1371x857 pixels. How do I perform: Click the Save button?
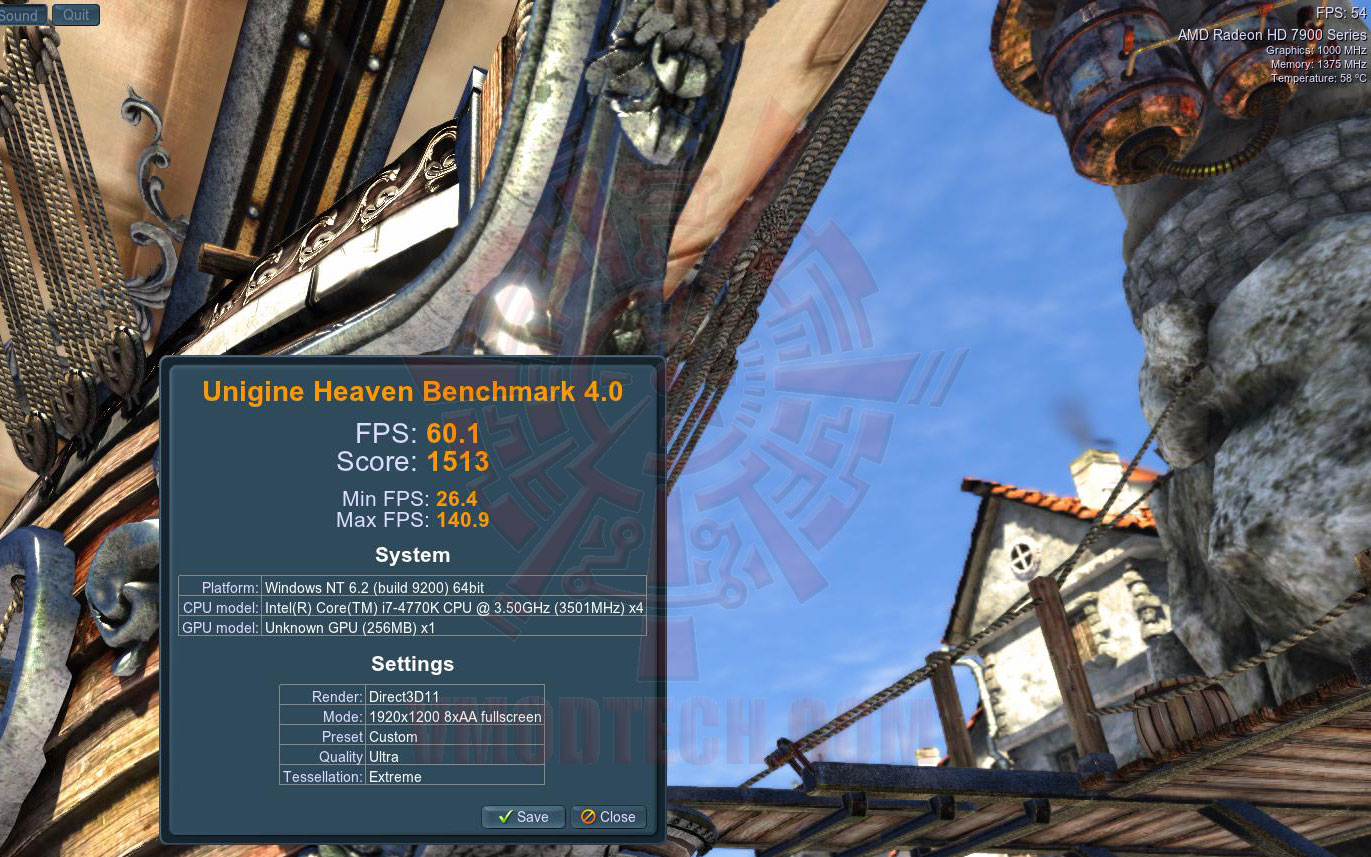pyautogui.click(x=523, y=817)
